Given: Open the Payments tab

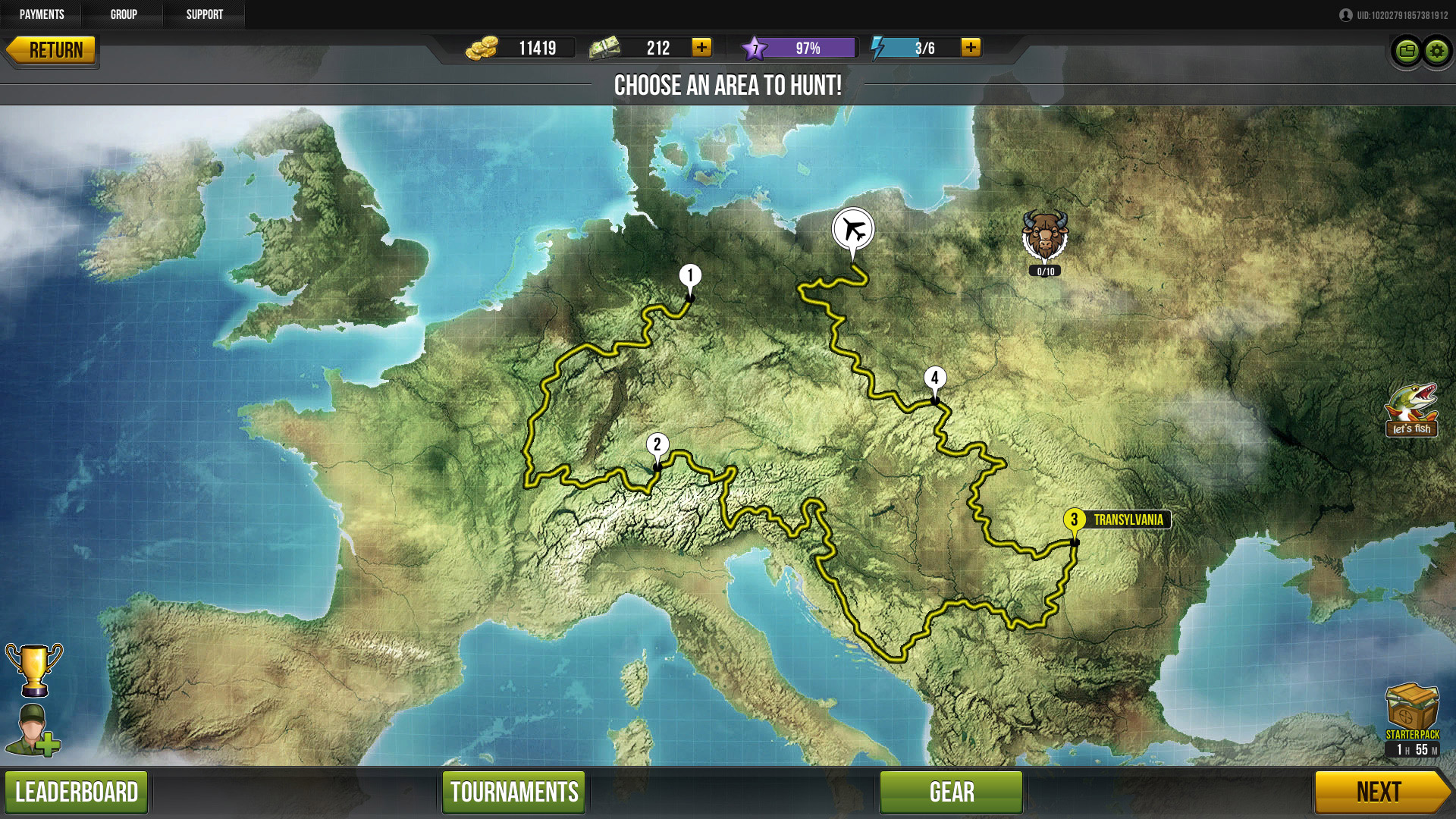Looking at the screenshot, I should pyautogui.click(x=42, y=14).
